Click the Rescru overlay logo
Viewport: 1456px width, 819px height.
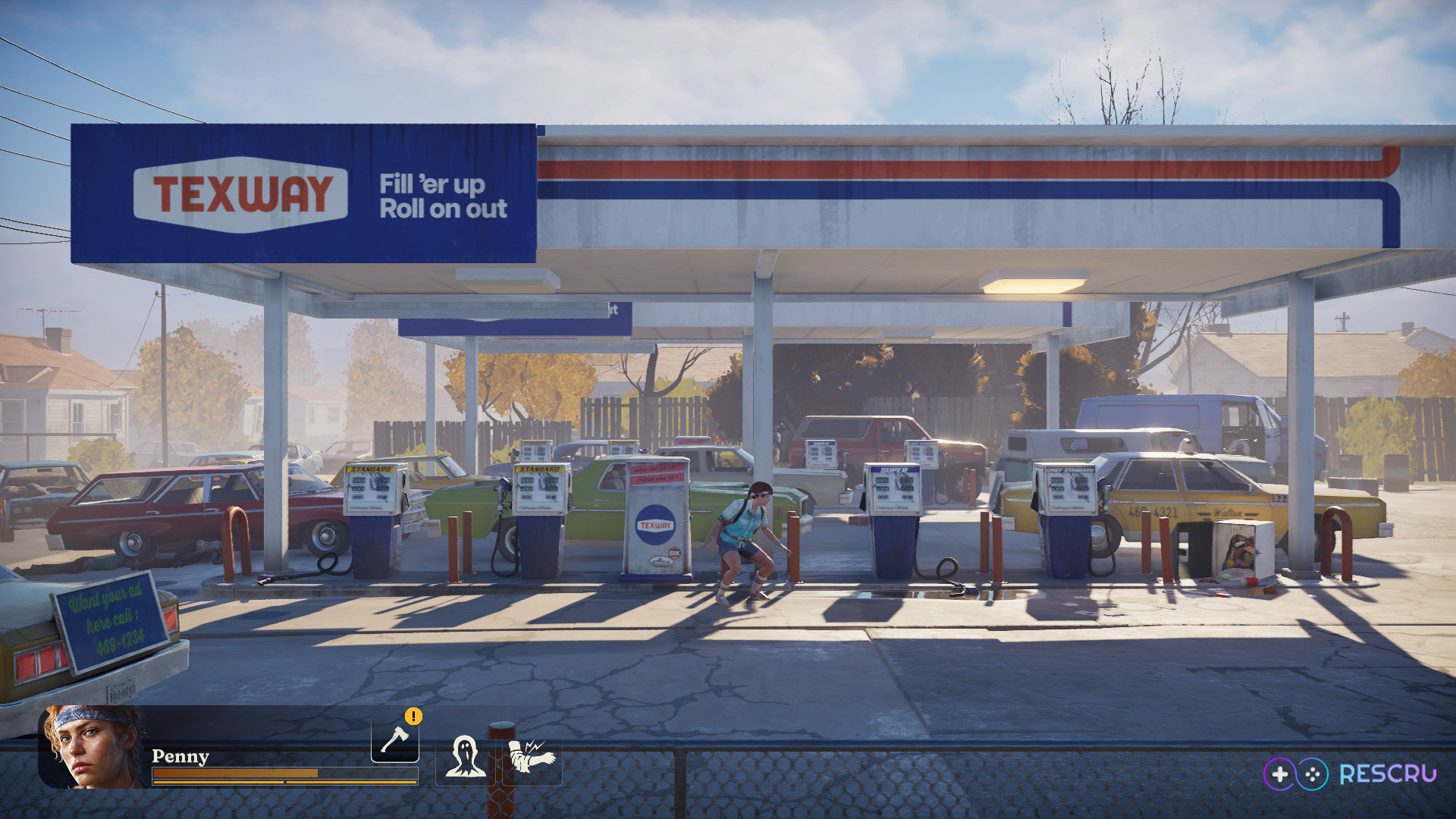(x=1350, y=773)
